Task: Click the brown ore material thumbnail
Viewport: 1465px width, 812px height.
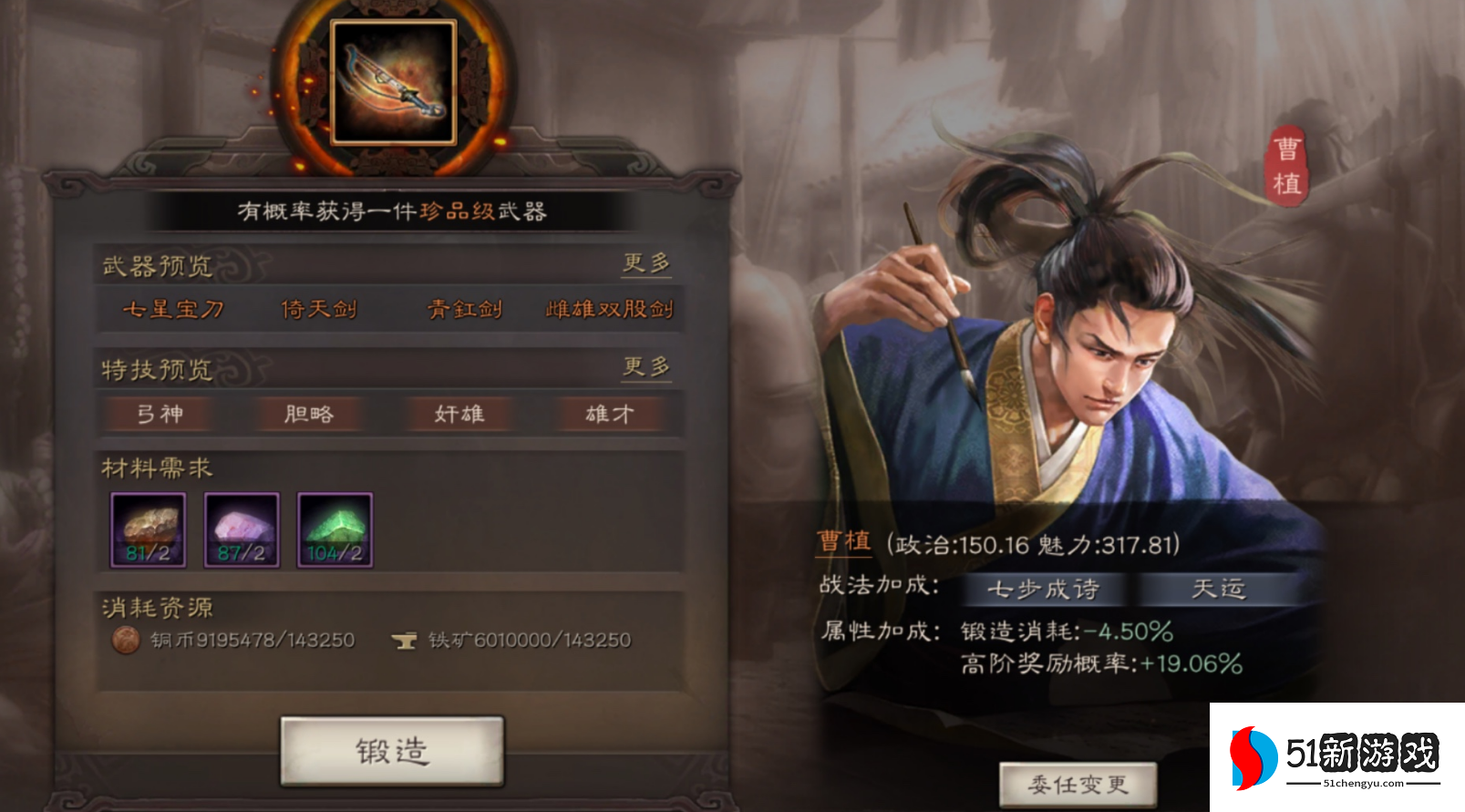Action: pyautogui.click(x=147, y=529)
